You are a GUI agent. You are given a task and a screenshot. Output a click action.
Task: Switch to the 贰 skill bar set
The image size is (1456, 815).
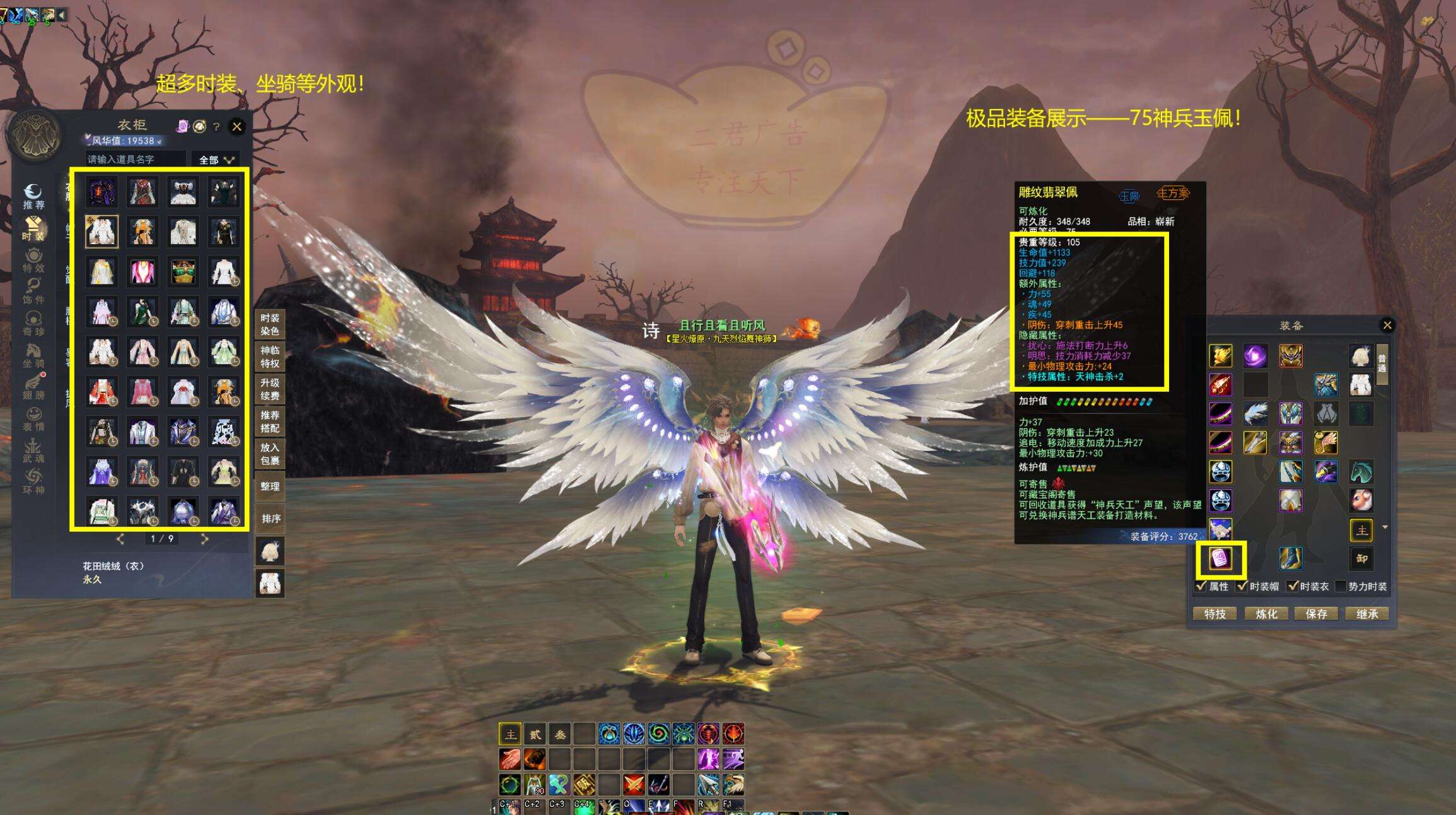tap(535, 734)
